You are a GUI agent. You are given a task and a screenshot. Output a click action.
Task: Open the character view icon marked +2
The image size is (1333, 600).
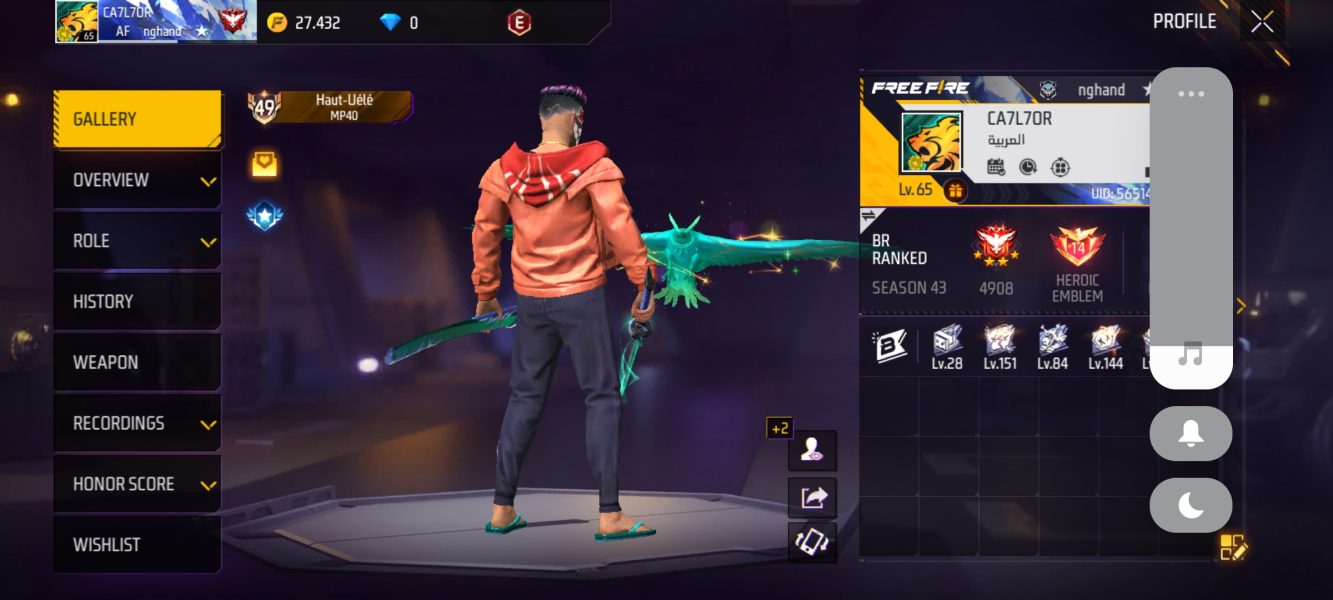[x=811, y=451]
